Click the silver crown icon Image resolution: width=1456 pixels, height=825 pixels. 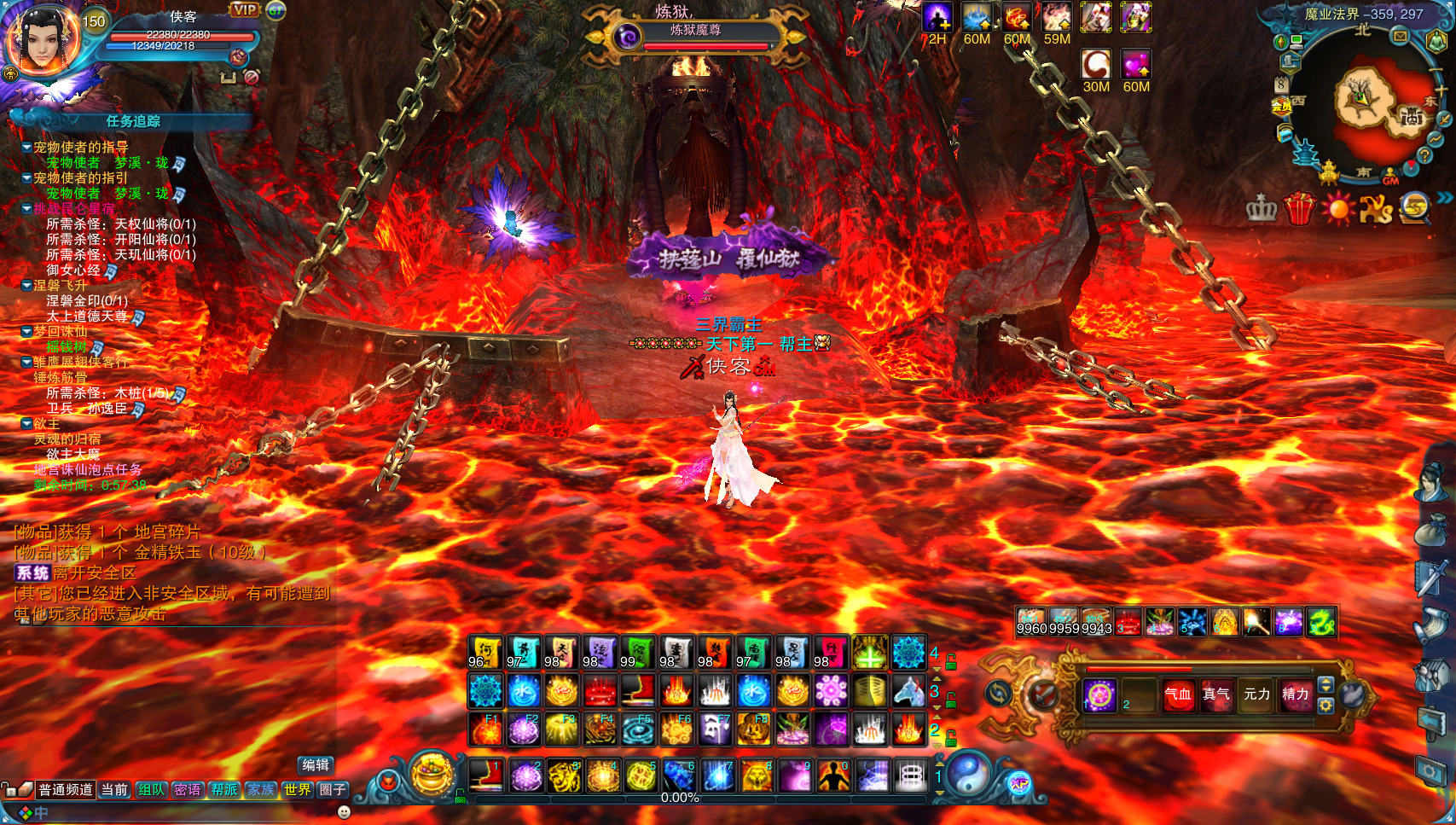click(1261, 208)
